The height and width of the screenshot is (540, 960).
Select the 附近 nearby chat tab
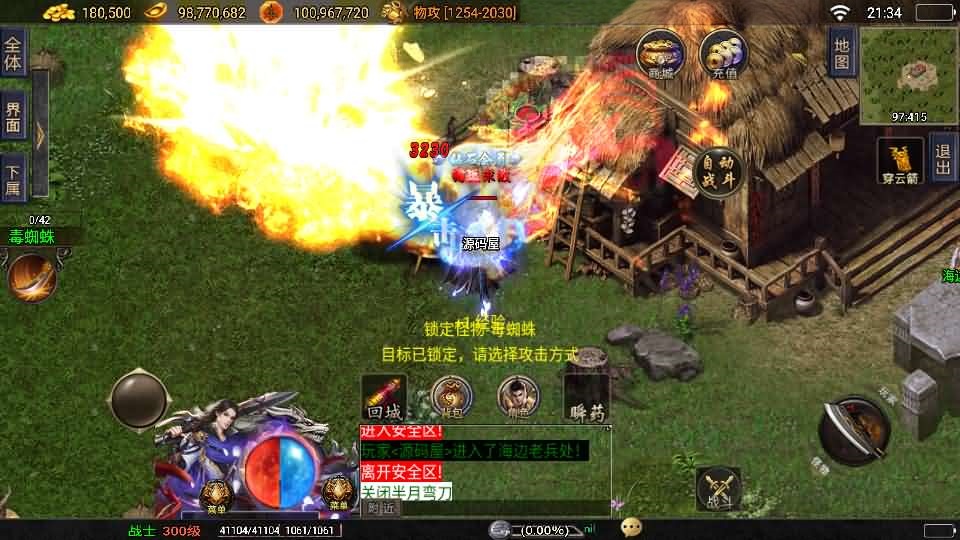381,508
